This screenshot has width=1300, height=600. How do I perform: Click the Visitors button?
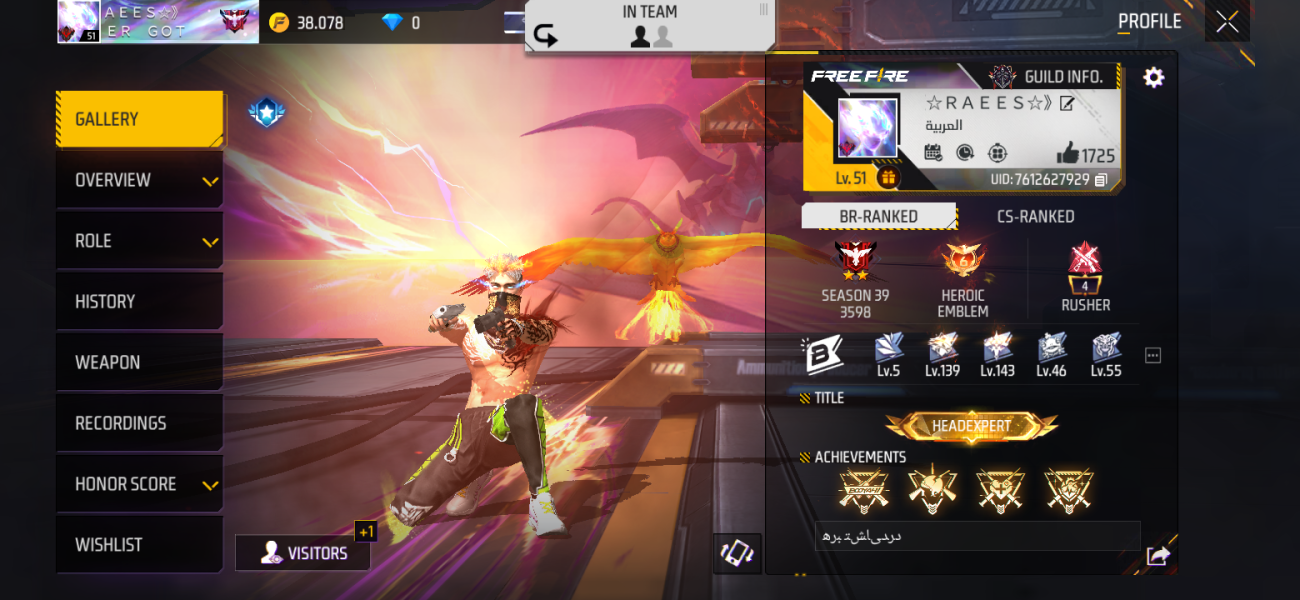click(303, 553)
